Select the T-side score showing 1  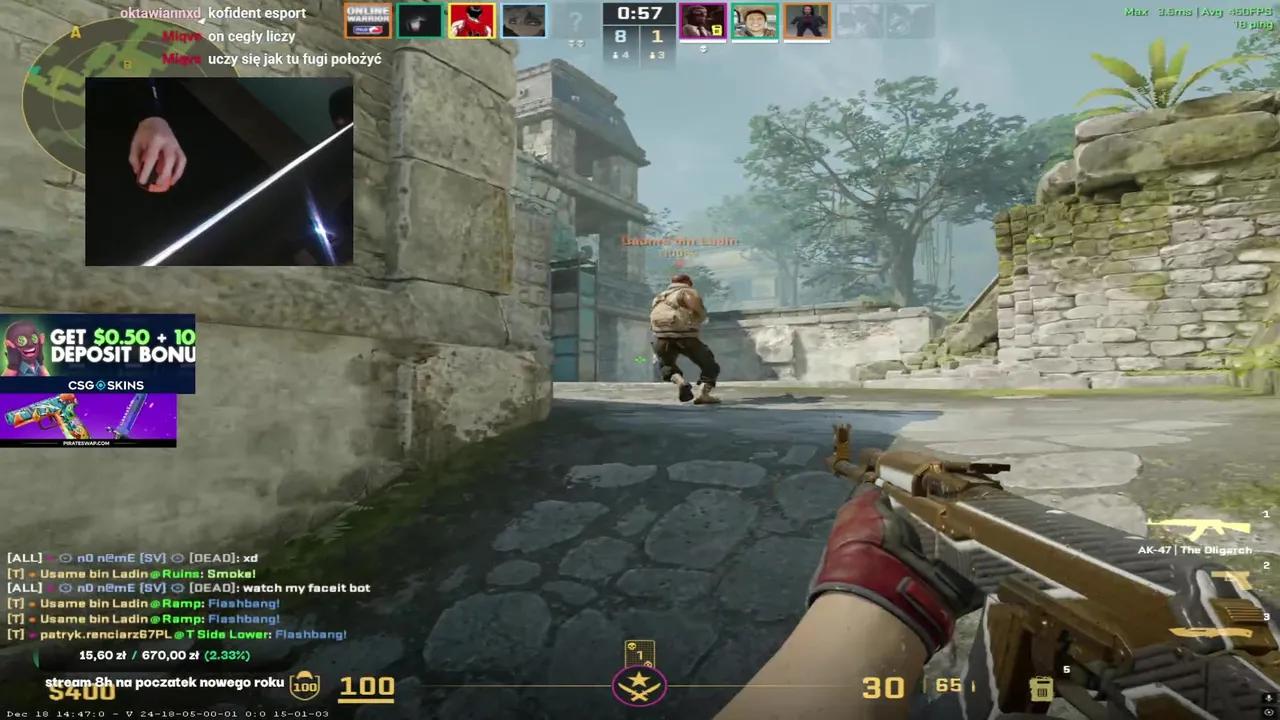coord(657,36)
